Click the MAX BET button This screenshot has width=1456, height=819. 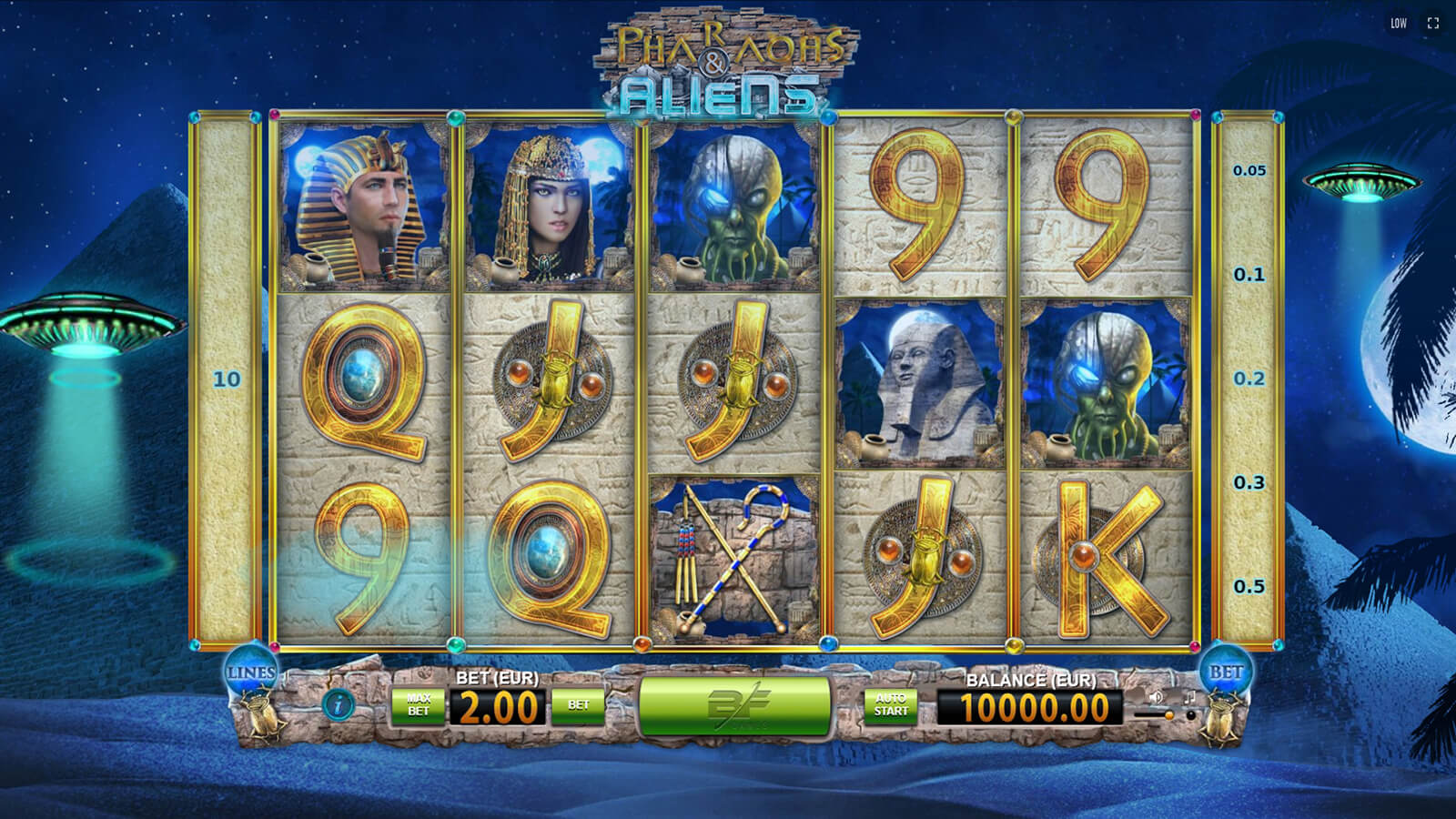pyautogui.click(x=418, y=705)
